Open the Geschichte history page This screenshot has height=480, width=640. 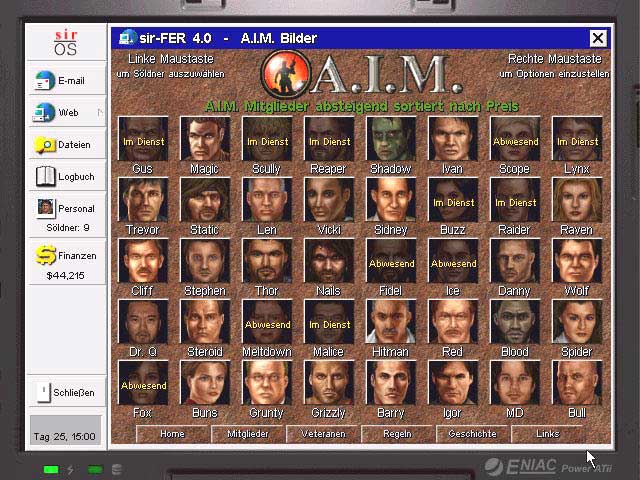tap(472, 434)
